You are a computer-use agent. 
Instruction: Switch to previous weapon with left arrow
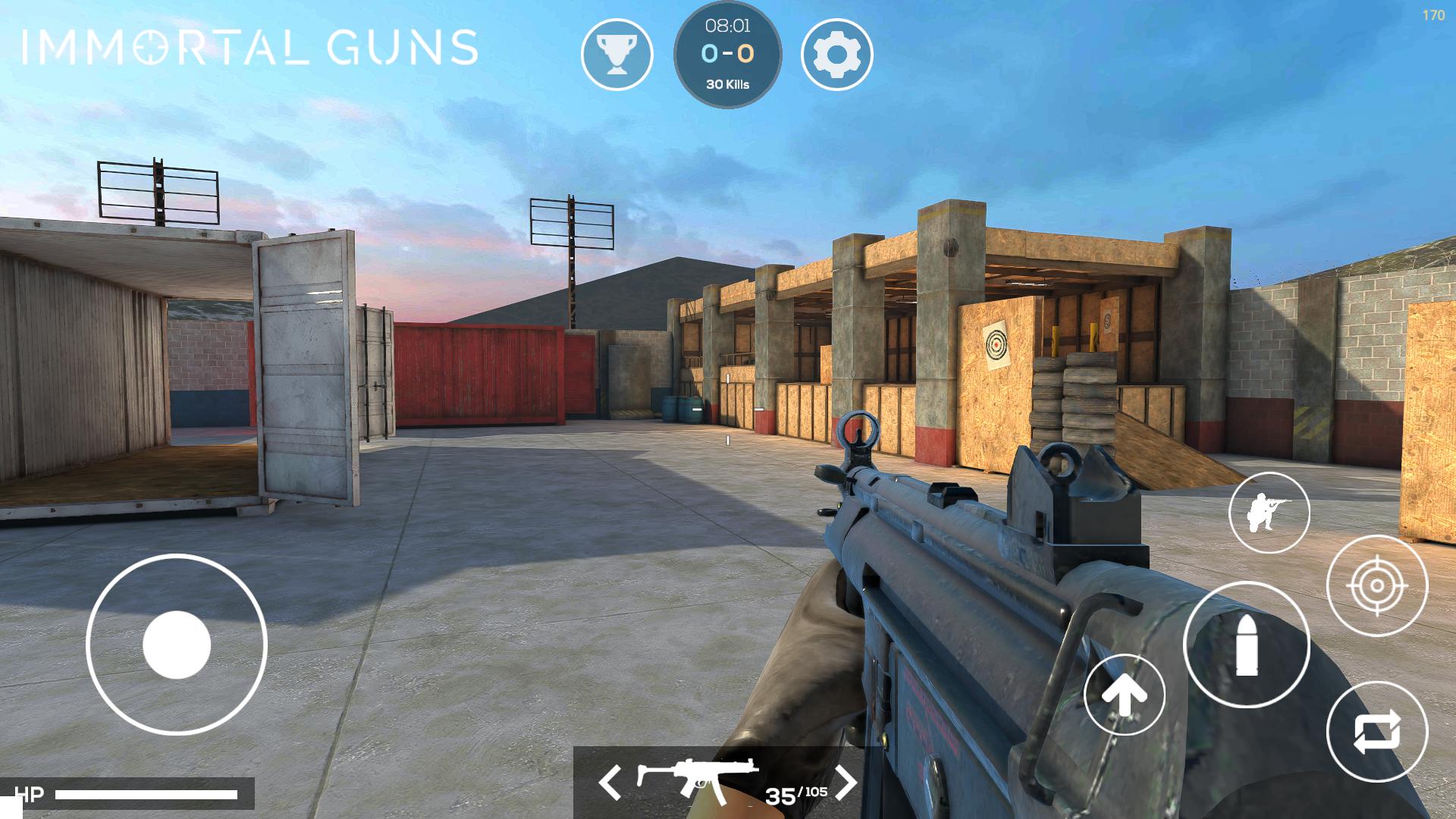click(610, 782)
